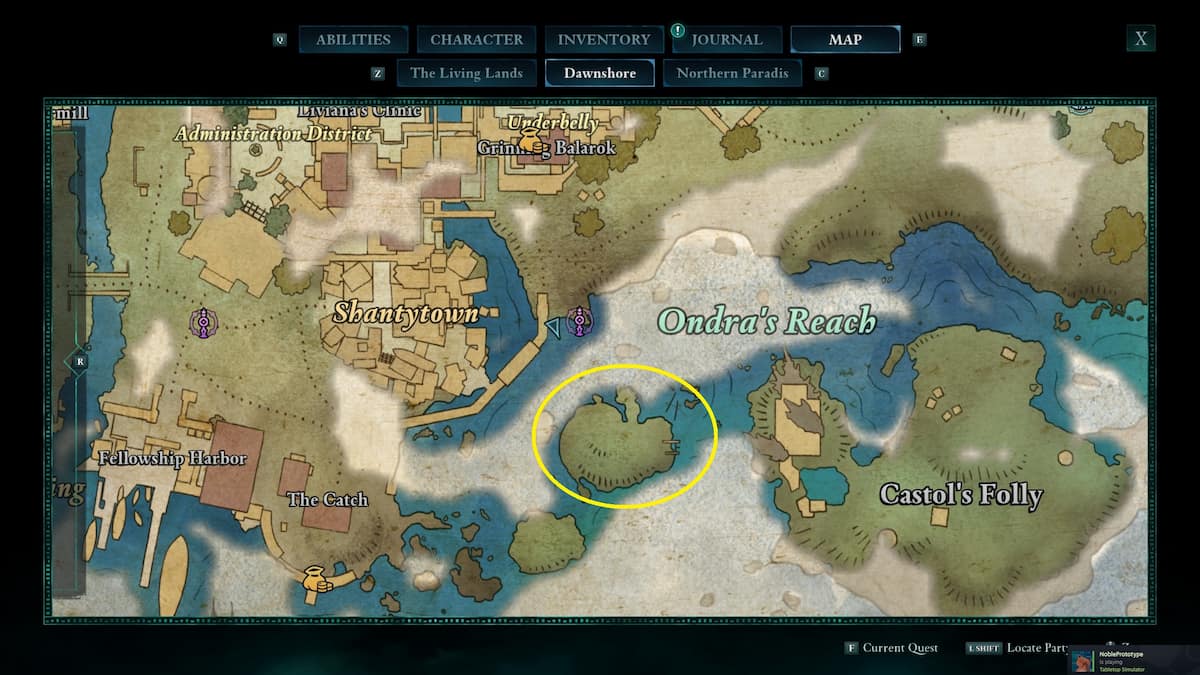Switch to the Abilities tab
This screenshot has width=1200, height=675.
(353, 40)
